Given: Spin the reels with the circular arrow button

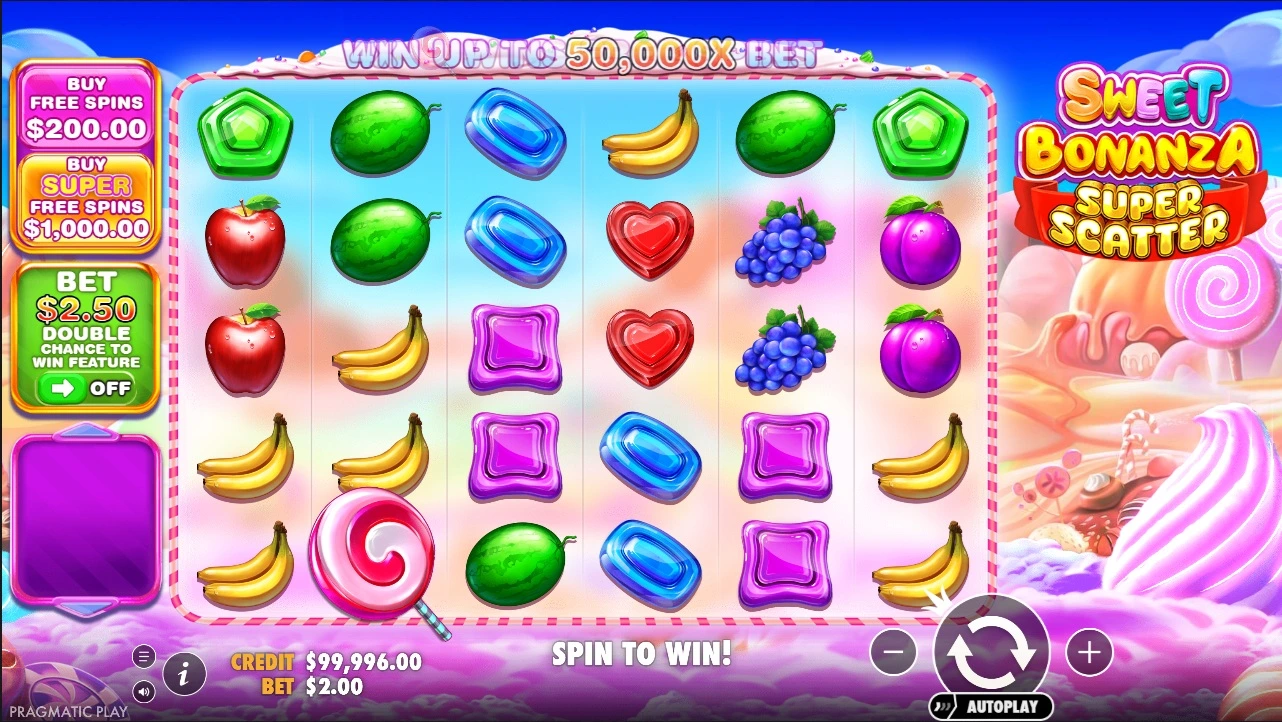Looking at the screenshot, I should pos(991,651).
